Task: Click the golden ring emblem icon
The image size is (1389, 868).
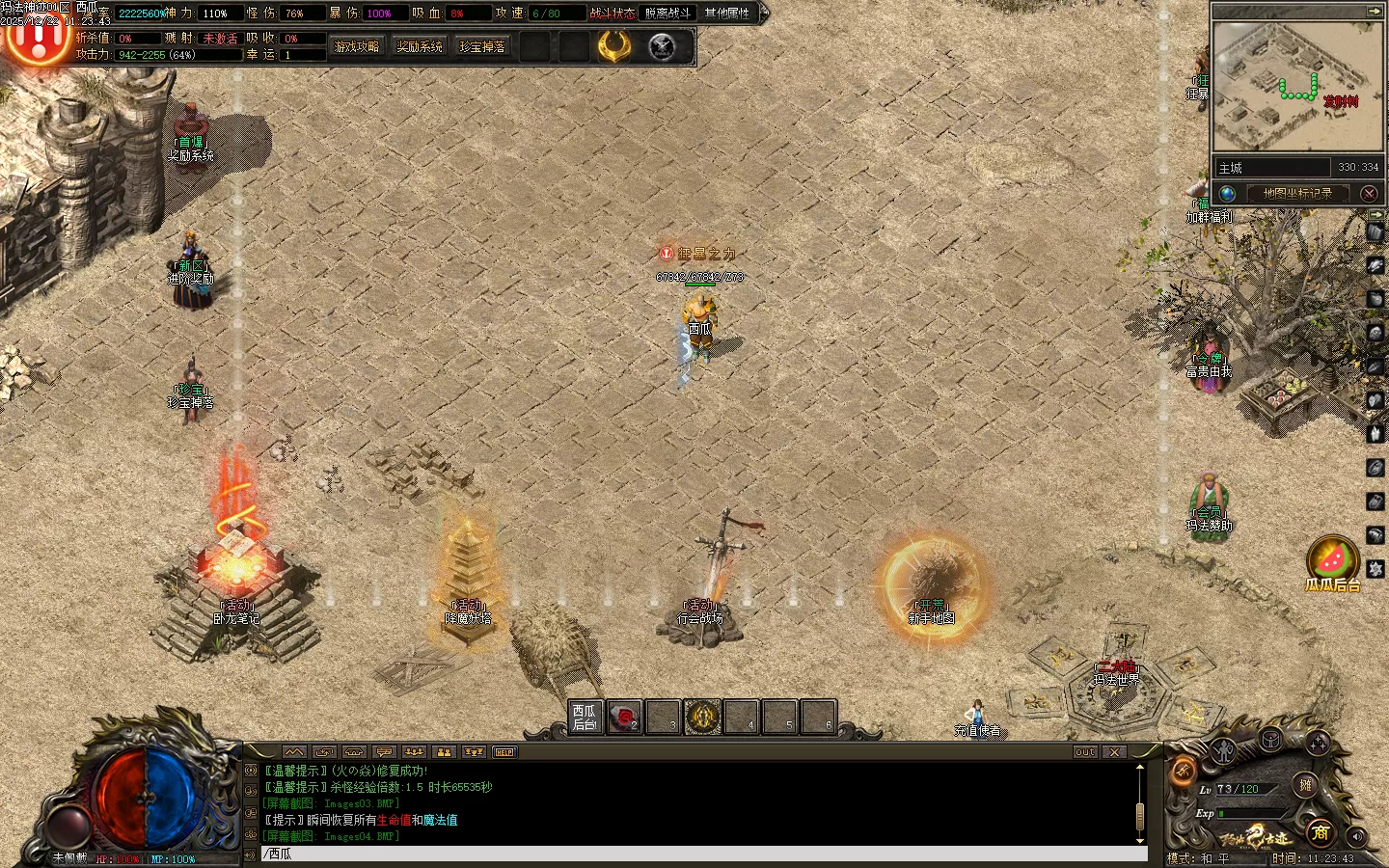Action: [x=613, y=46]
